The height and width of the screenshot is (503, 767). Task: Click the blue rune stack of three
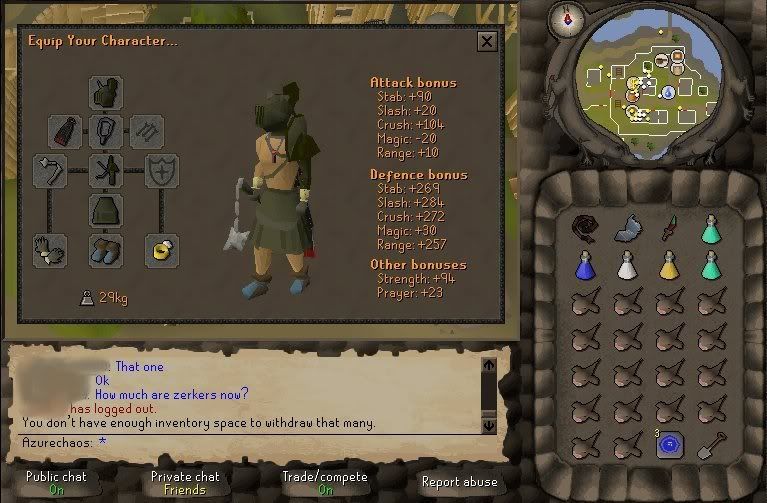(x=669, y=445)
